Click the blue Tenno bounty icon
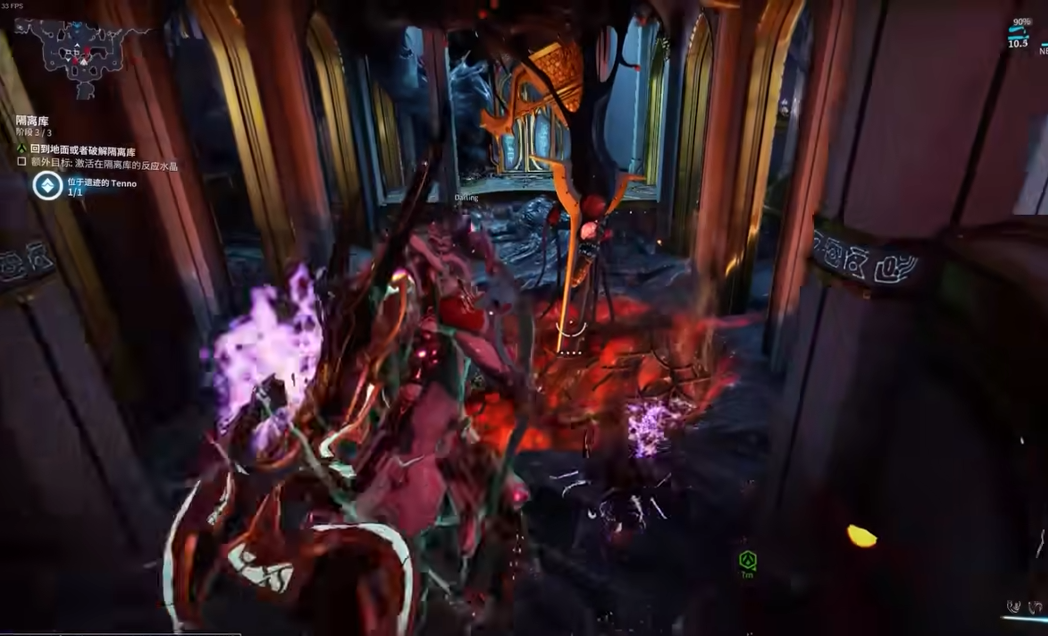 [47, 185]
